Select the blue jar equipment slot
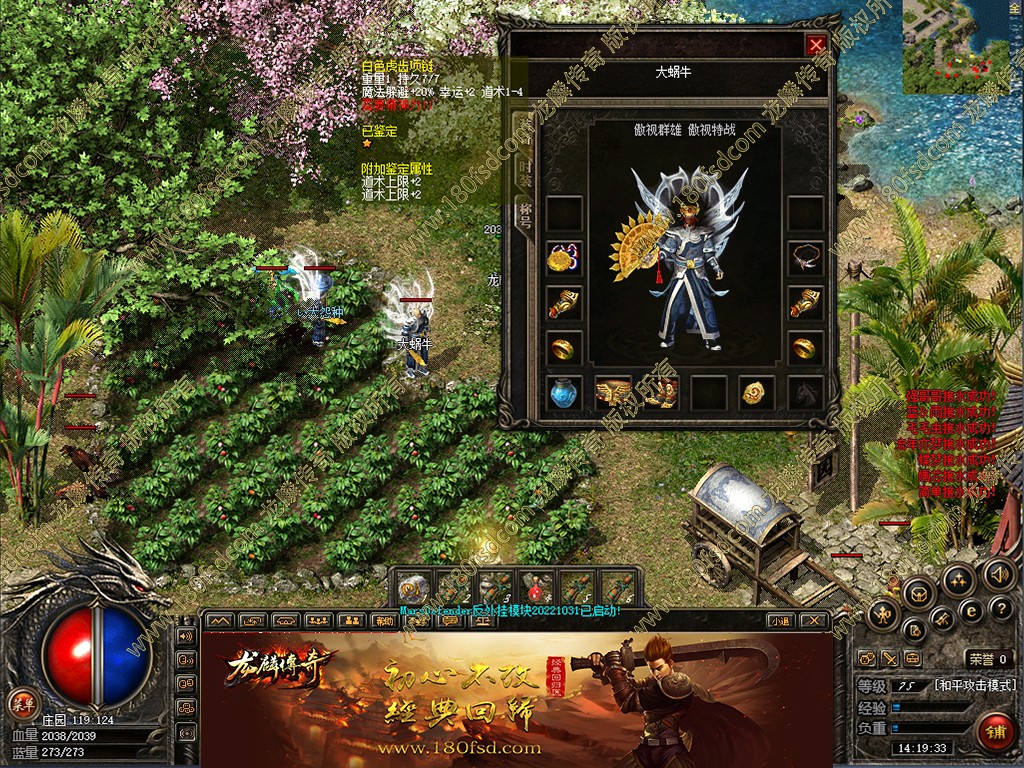 click(564, 392)
